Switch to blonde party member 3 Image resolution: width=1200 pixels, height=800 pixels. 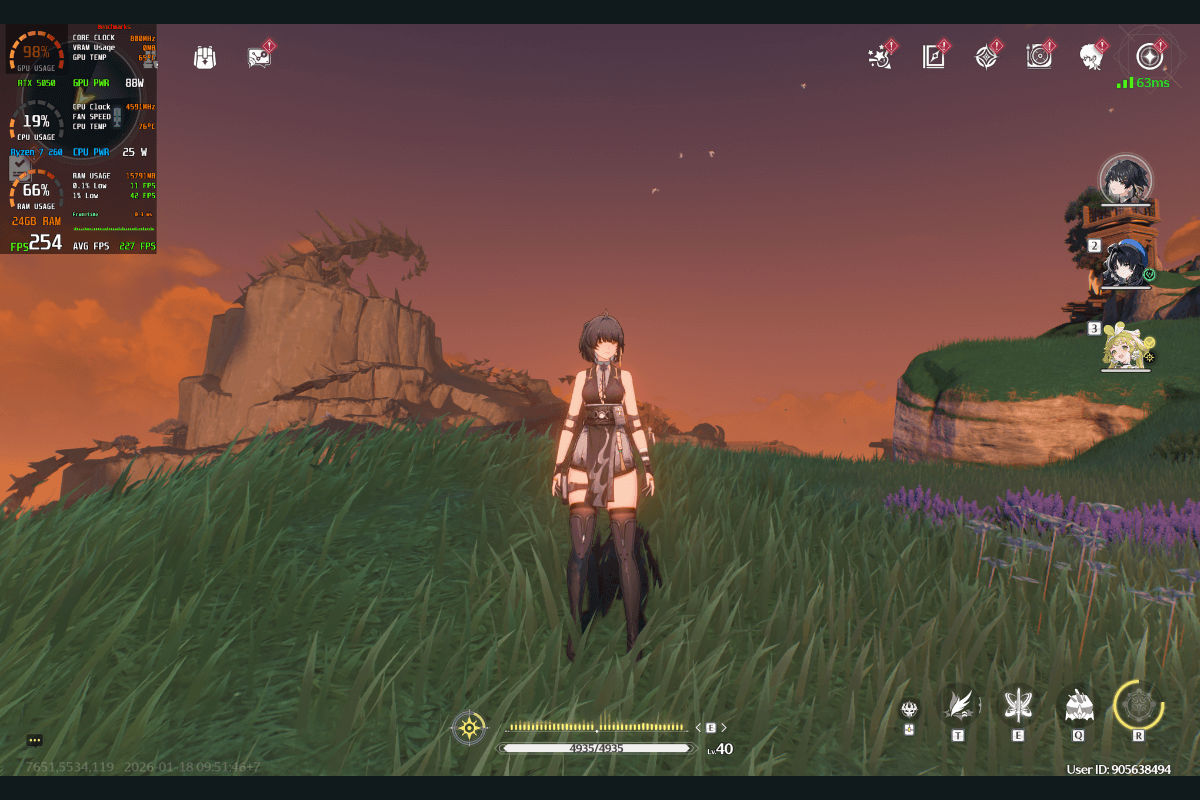(x=1125, y=346)
